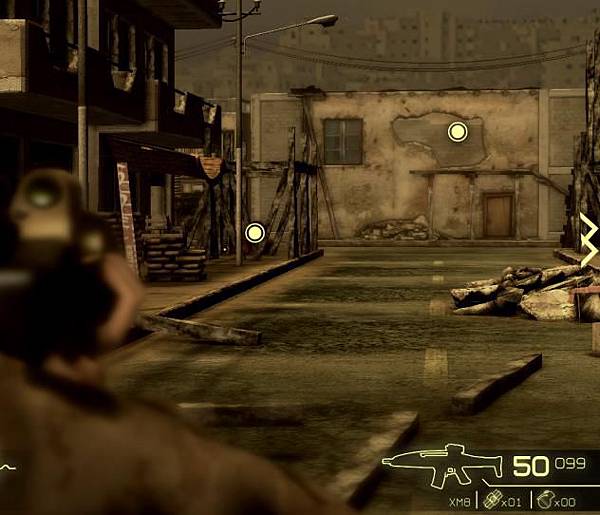Screen dimensions: 600x515
Task: Select the grenade icon in weapon panel
Action: pyautogui.click(x=544, y=500)
